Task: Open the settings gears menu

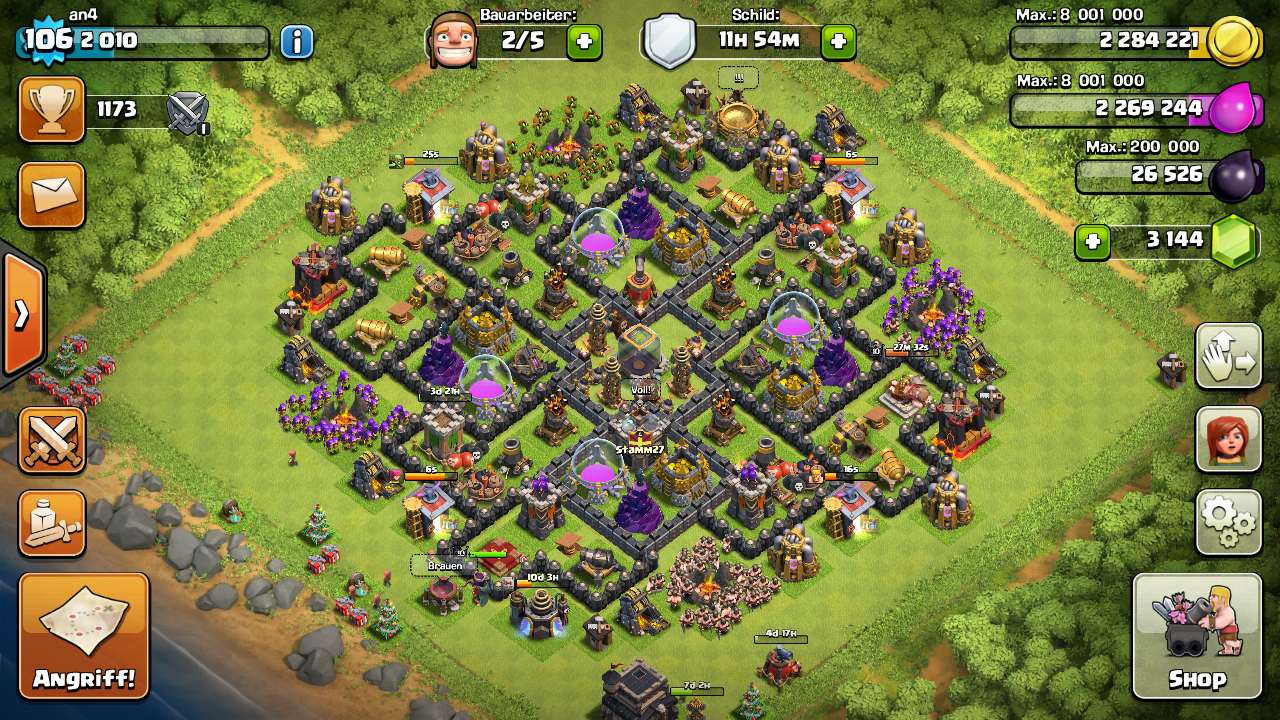Action: 1228,522
